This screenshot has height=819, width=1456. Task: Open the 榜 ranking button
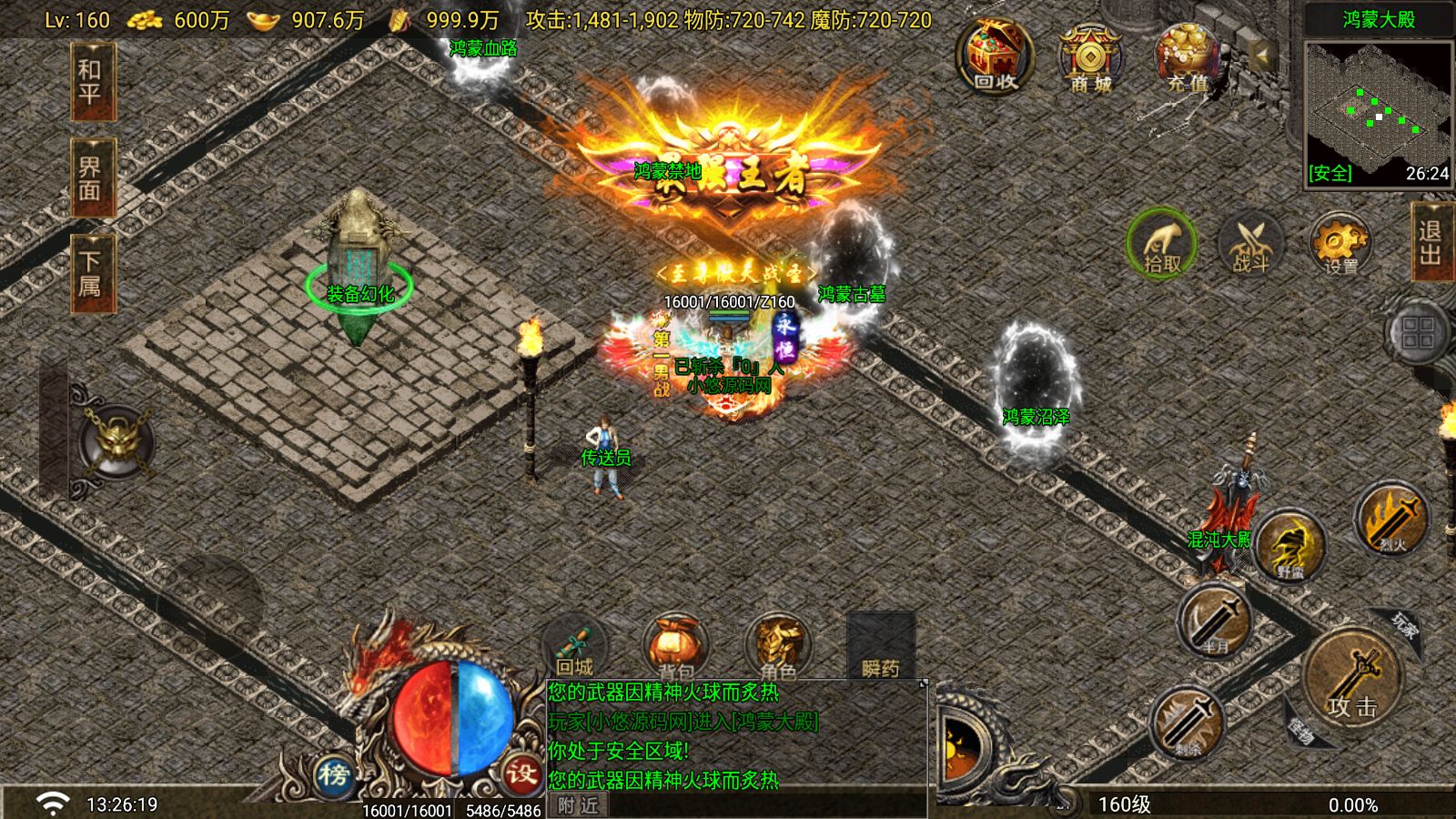tap(334, 774)
